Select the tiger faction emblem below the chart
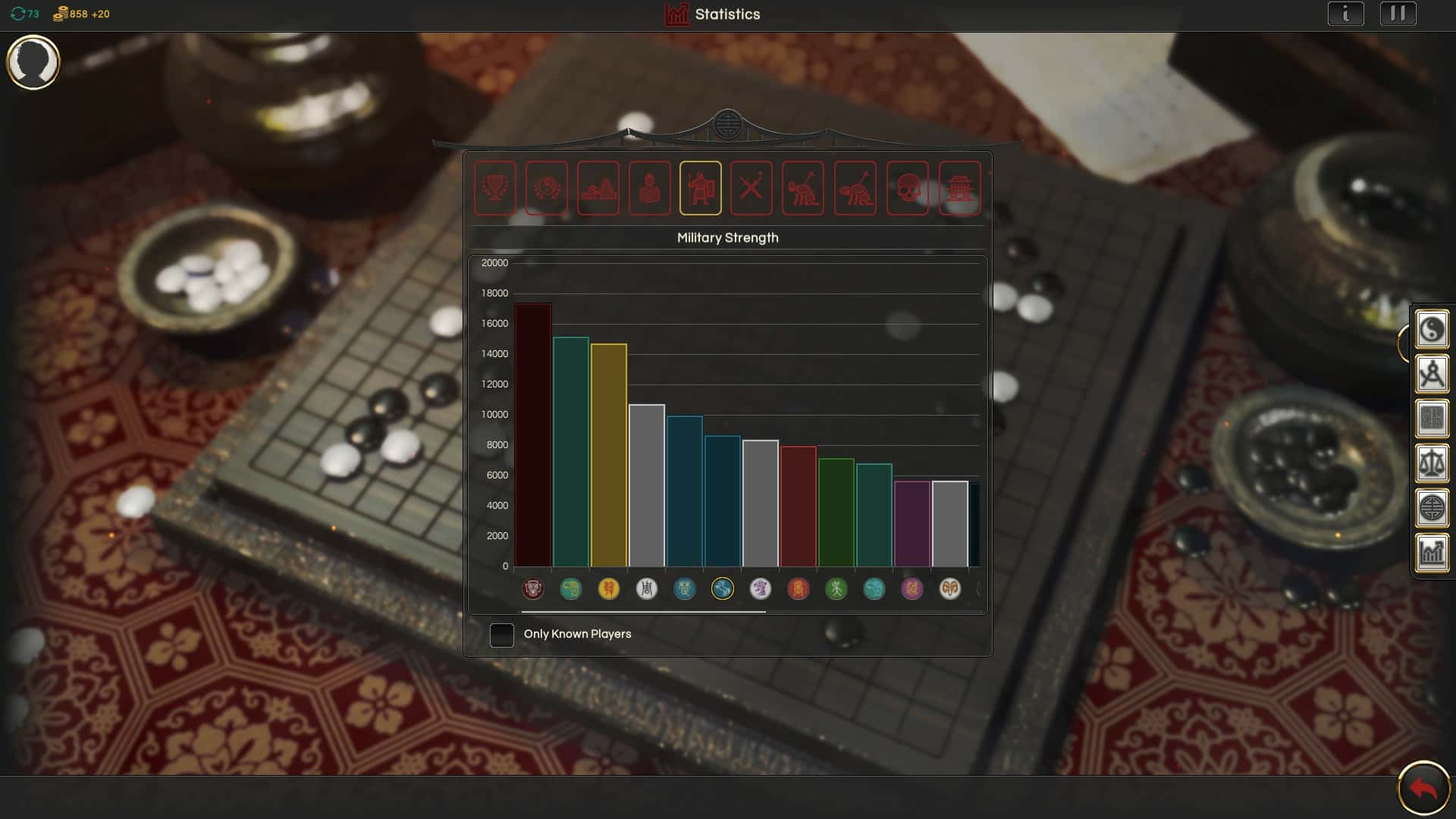1456x819 pixels. (533, 589)
